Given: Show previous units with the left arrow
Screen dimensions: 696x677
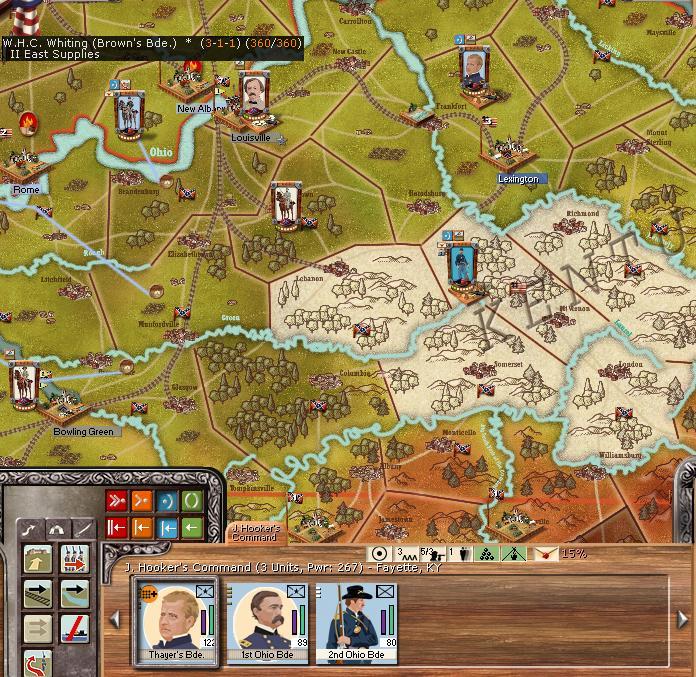Looking at the screenshot, I should (x=115, y=620).
